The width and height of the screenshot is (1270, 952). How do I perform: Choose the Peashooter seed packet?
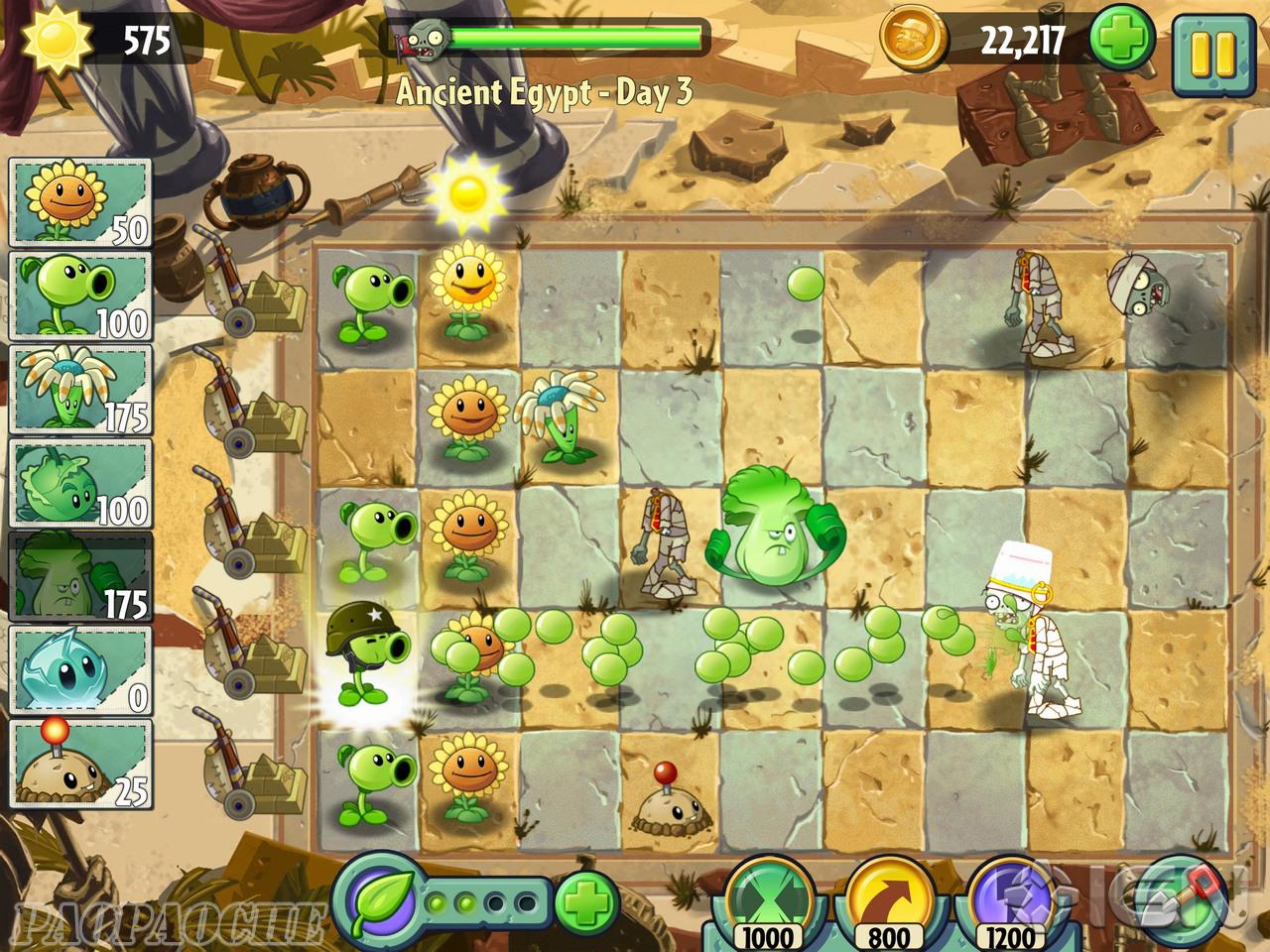[80, 295]
